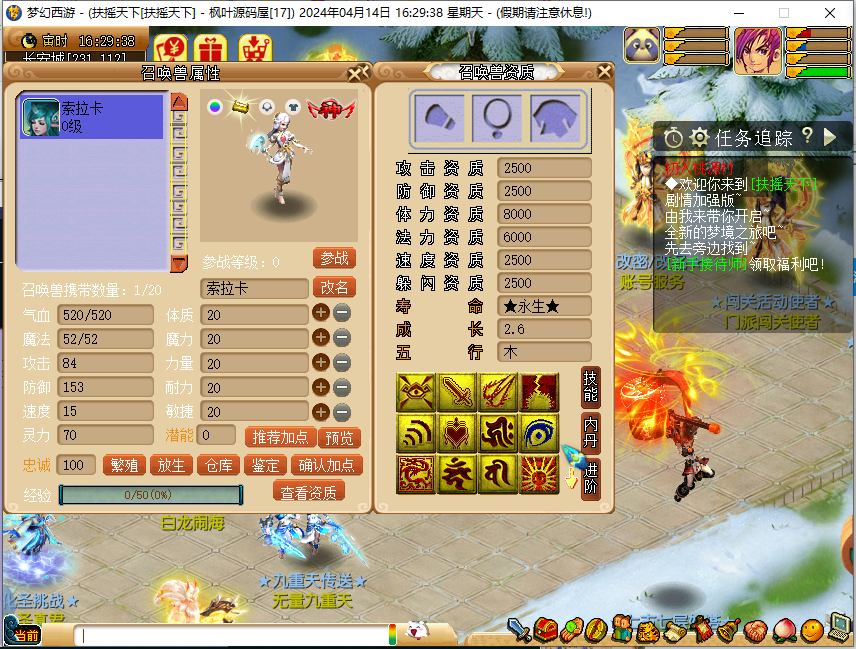Click the 繁殖 button
The width and height of the screenshot is (856, 649).
124,465
